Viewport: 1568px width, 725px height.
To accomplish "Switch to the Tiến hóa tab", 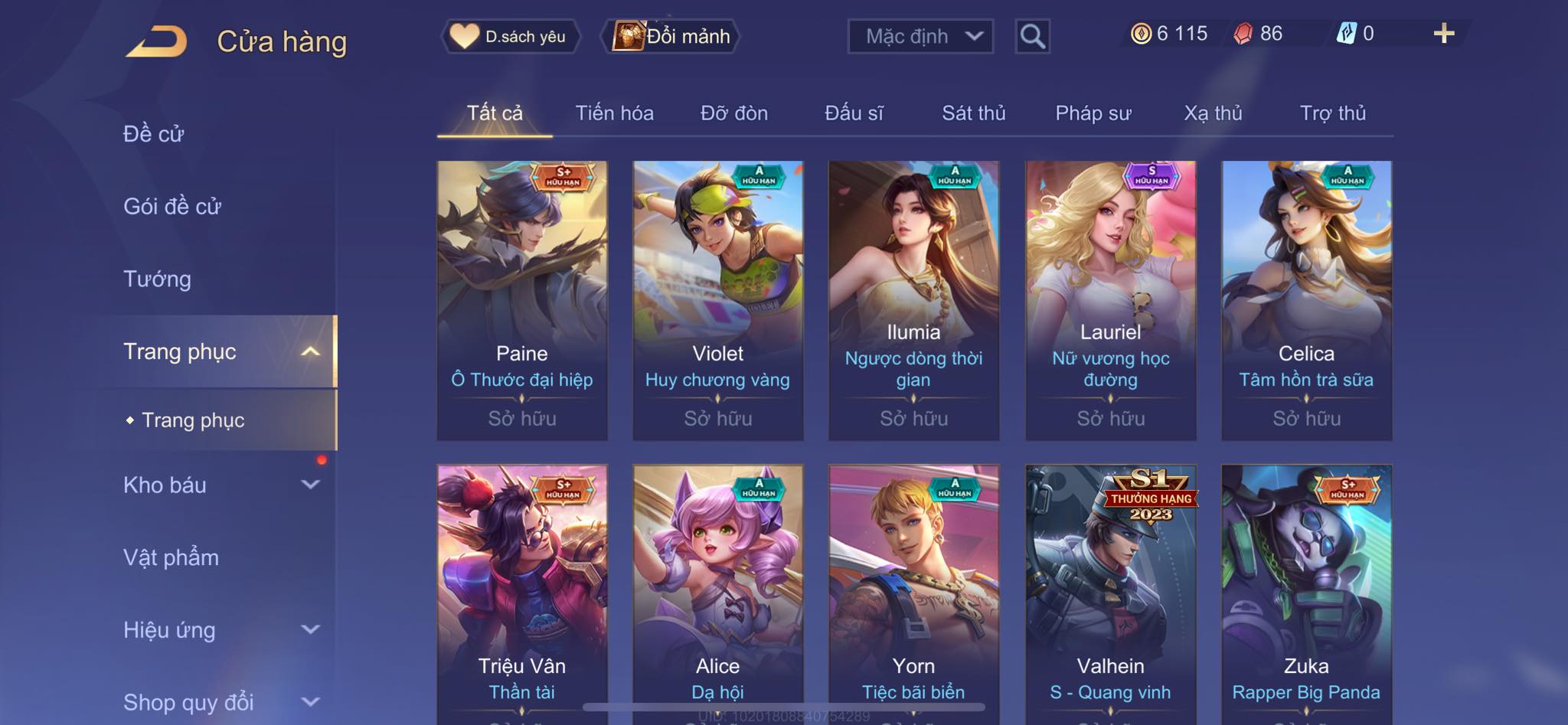I will (614, 113).
